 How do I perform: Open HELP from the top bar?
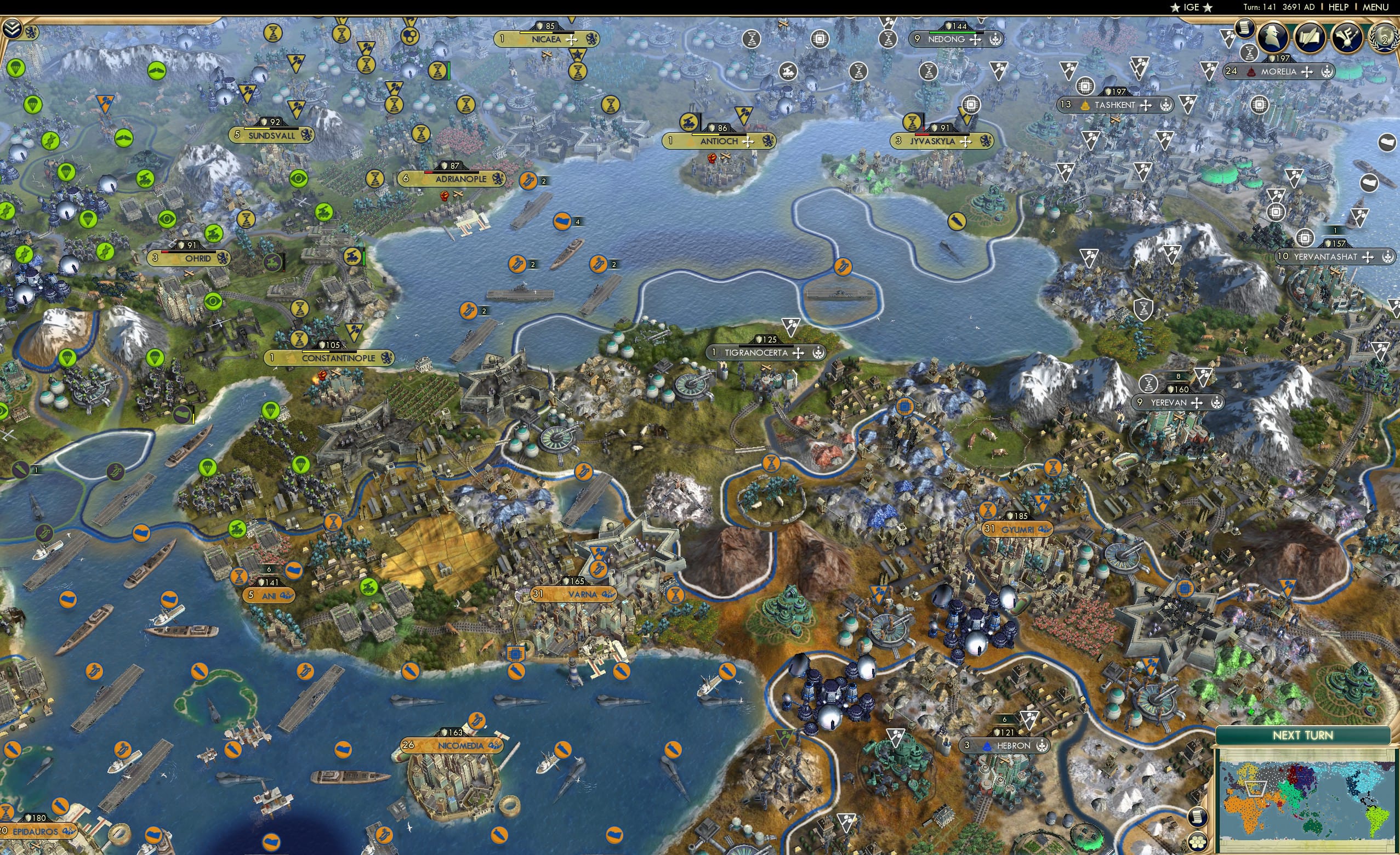click(1338, 7)
